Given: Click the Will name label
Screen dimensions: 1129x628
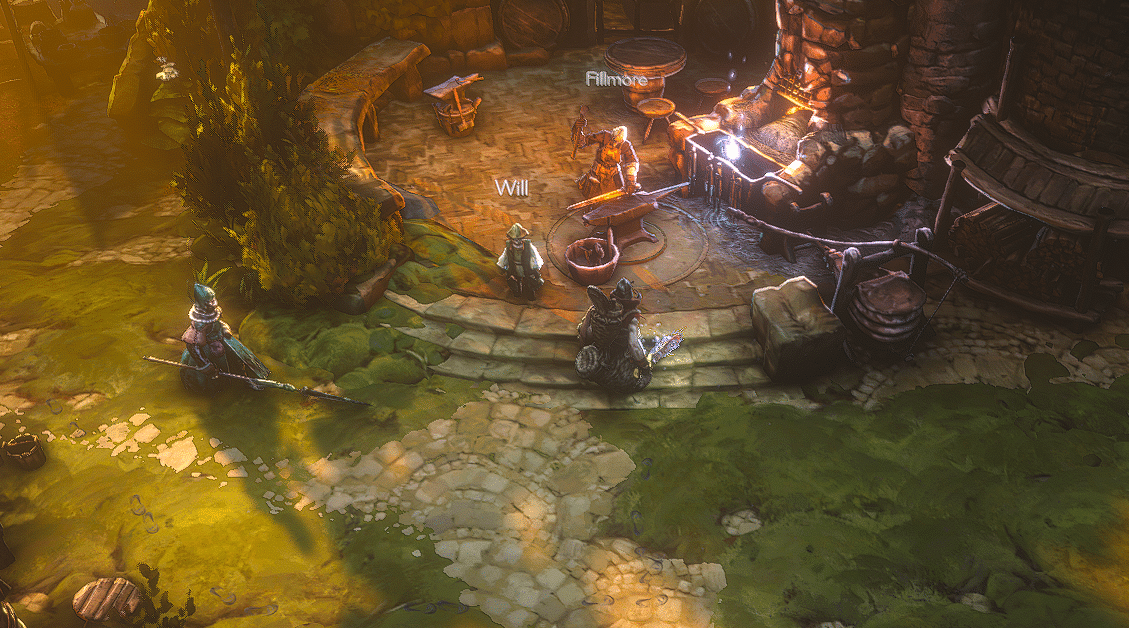Looking at the screenshot, I should [511, 188].
